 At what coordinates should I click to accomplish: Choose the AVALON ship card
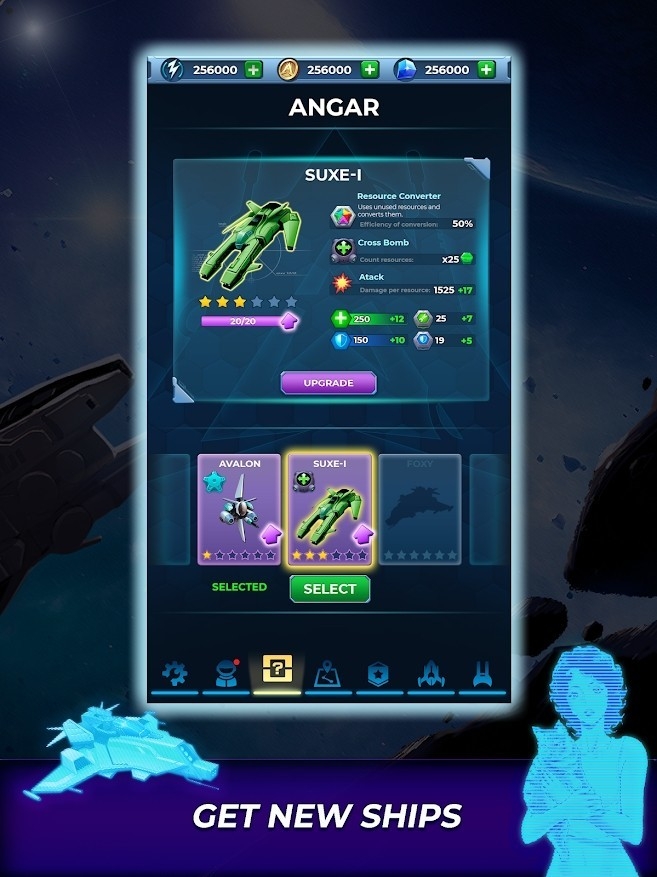pyautogui.click(x=239, y=508)
